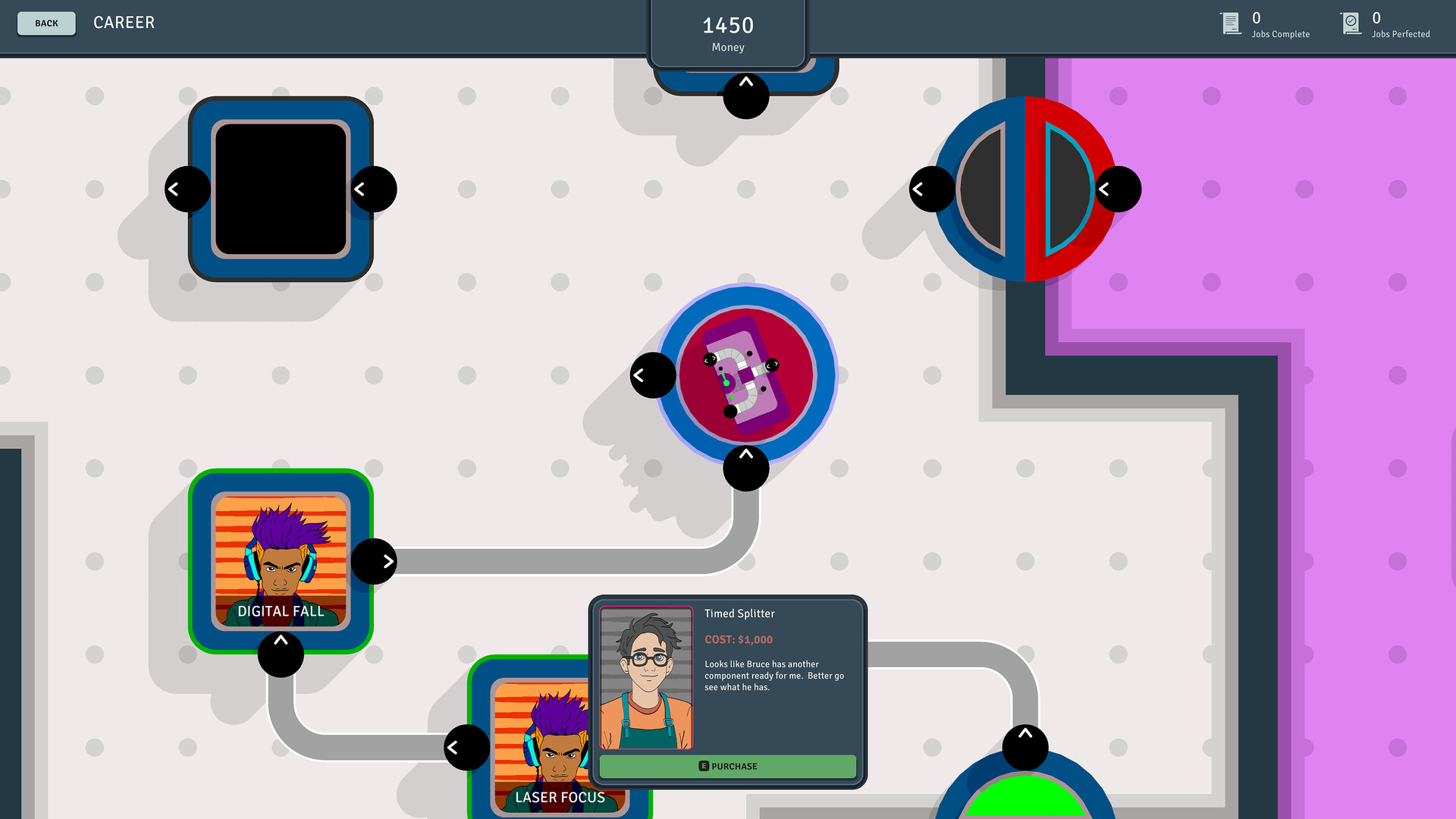Toggle the up arrow connector below Digital Fall

(281, 654)
